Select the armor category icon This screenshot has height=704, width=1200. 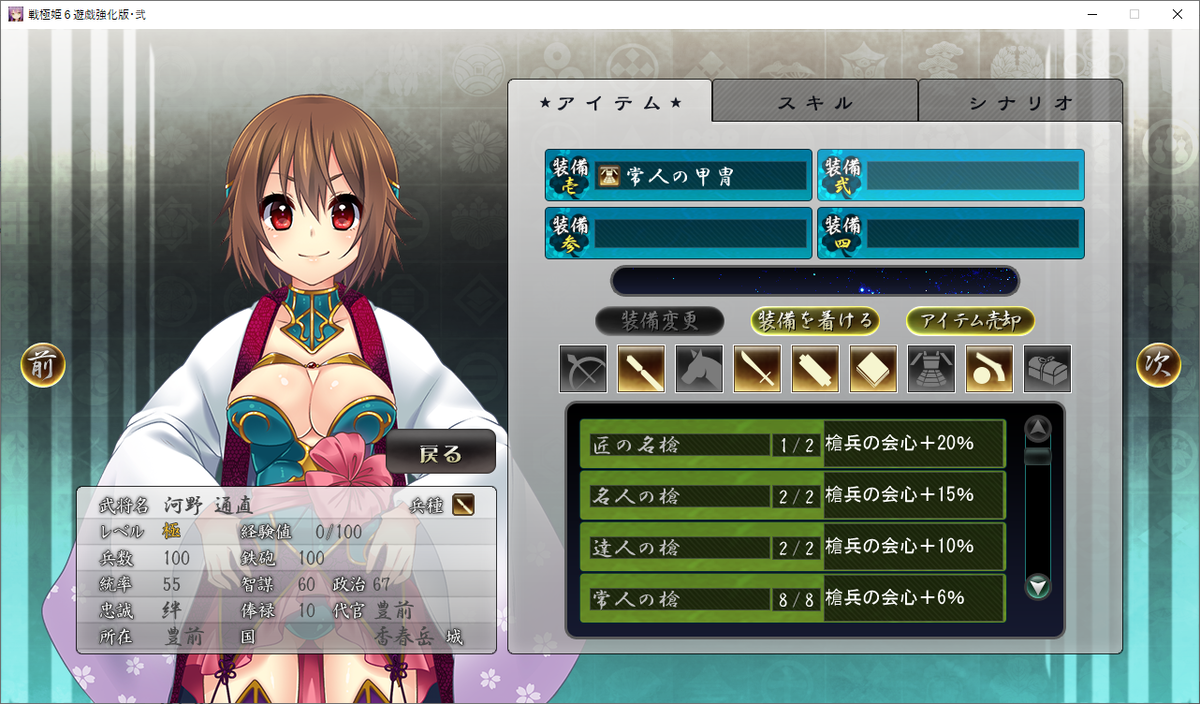(931, 369)
